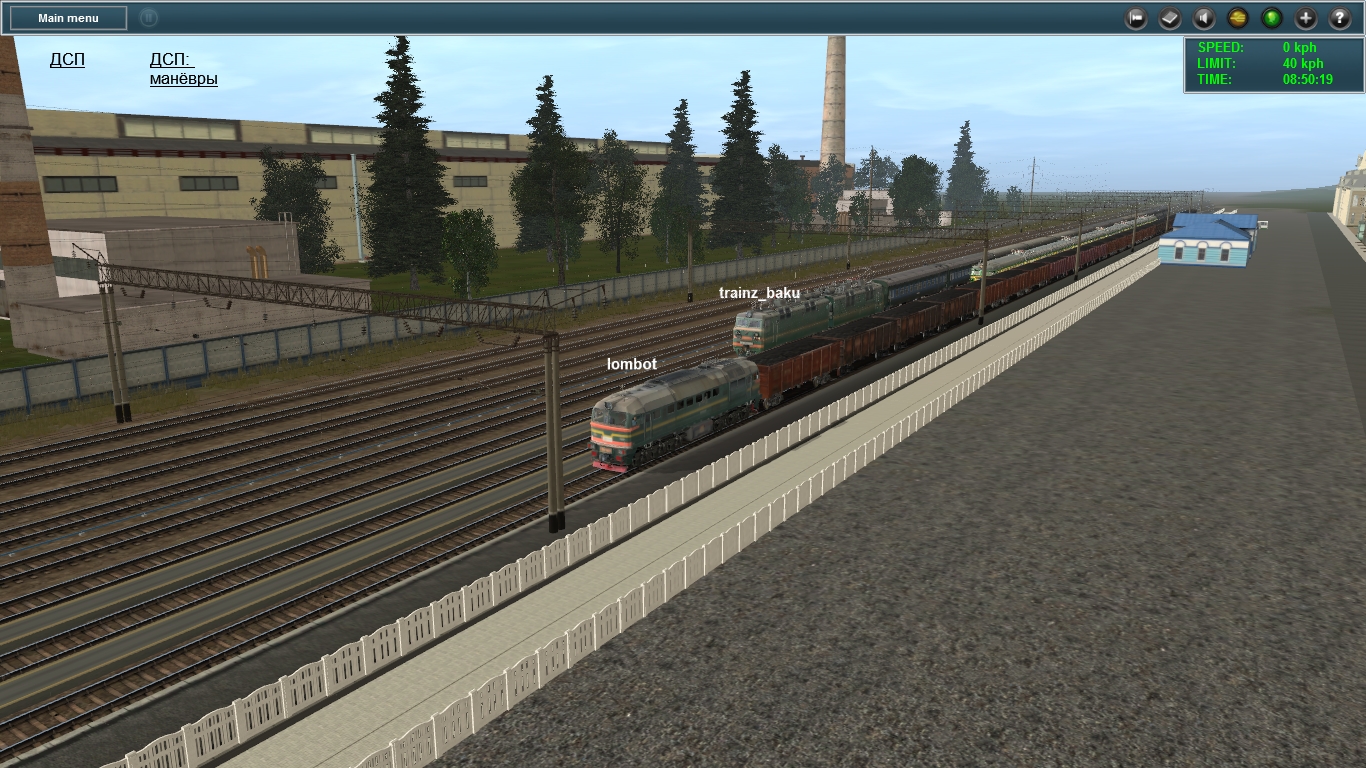Open the ДСП link
Viewport: 1366px width, 768px height.
click(x=67, y=60)
